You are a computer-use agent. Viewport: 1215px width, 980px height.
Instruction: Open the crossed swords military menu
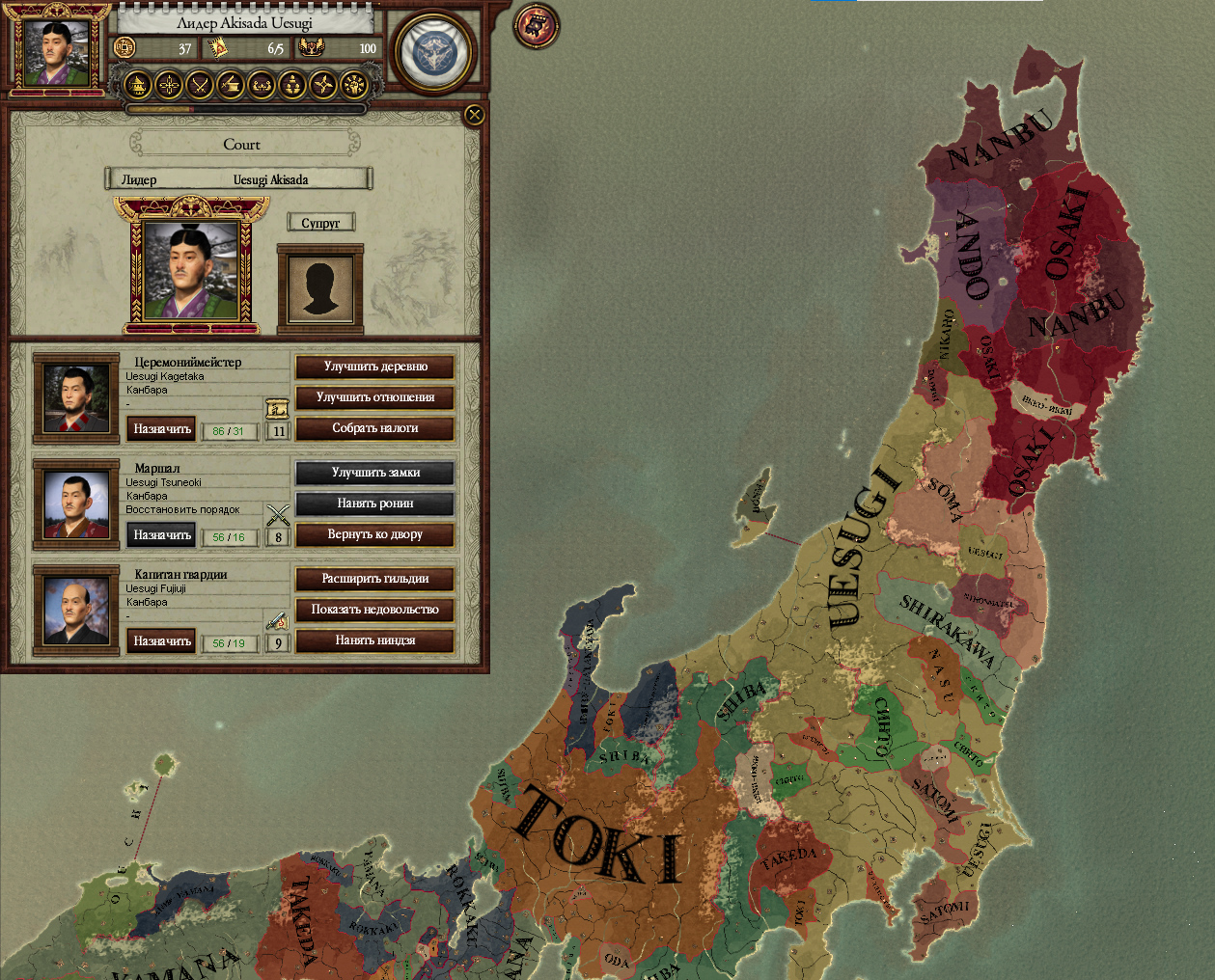[200, 86]
